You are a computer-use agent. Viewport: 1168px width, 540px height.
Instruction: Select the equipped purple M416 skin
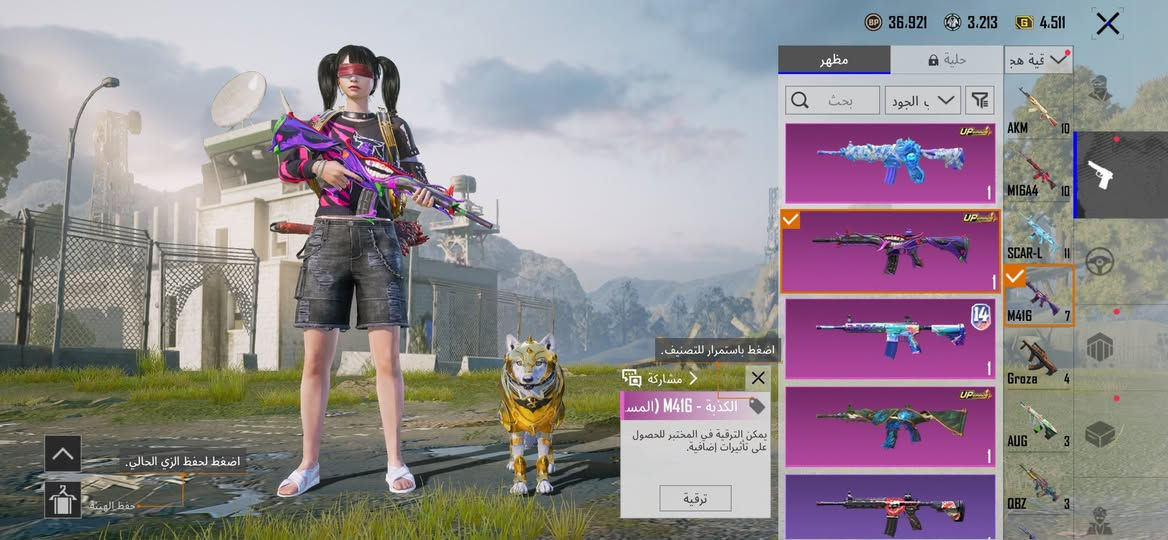(890, 251)
